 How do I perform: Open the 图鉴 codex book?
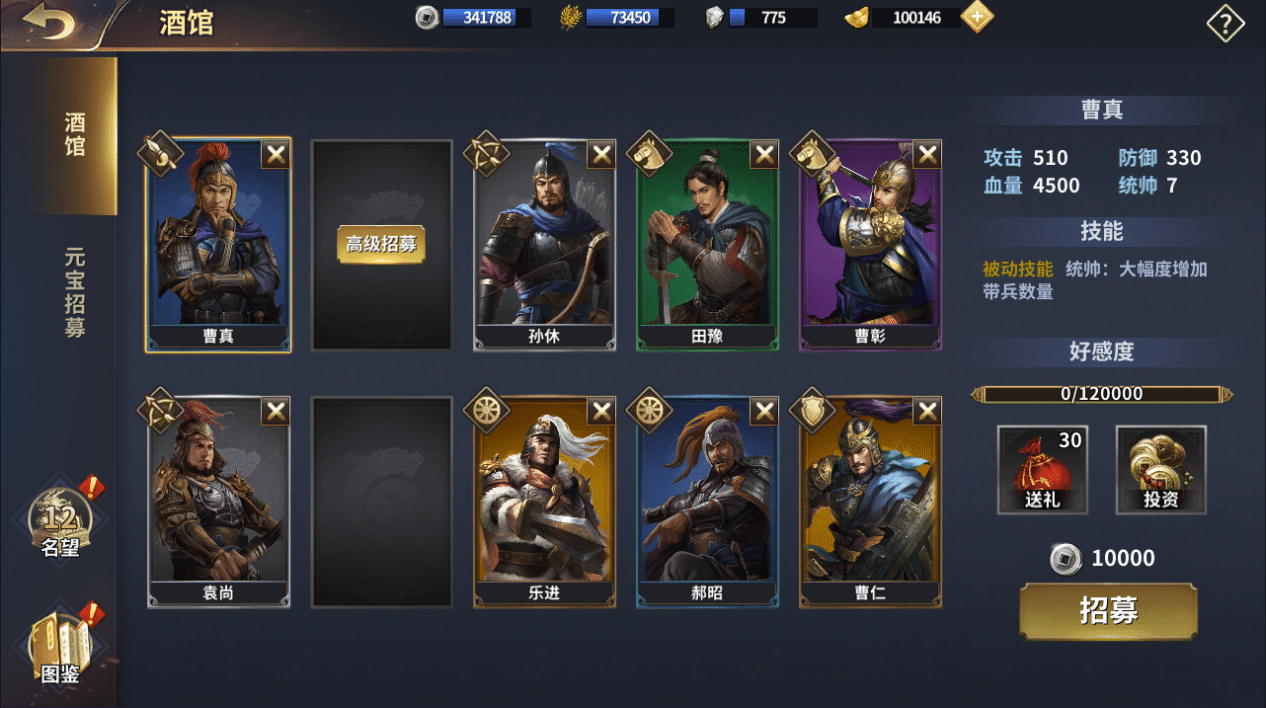click(60, 647)
